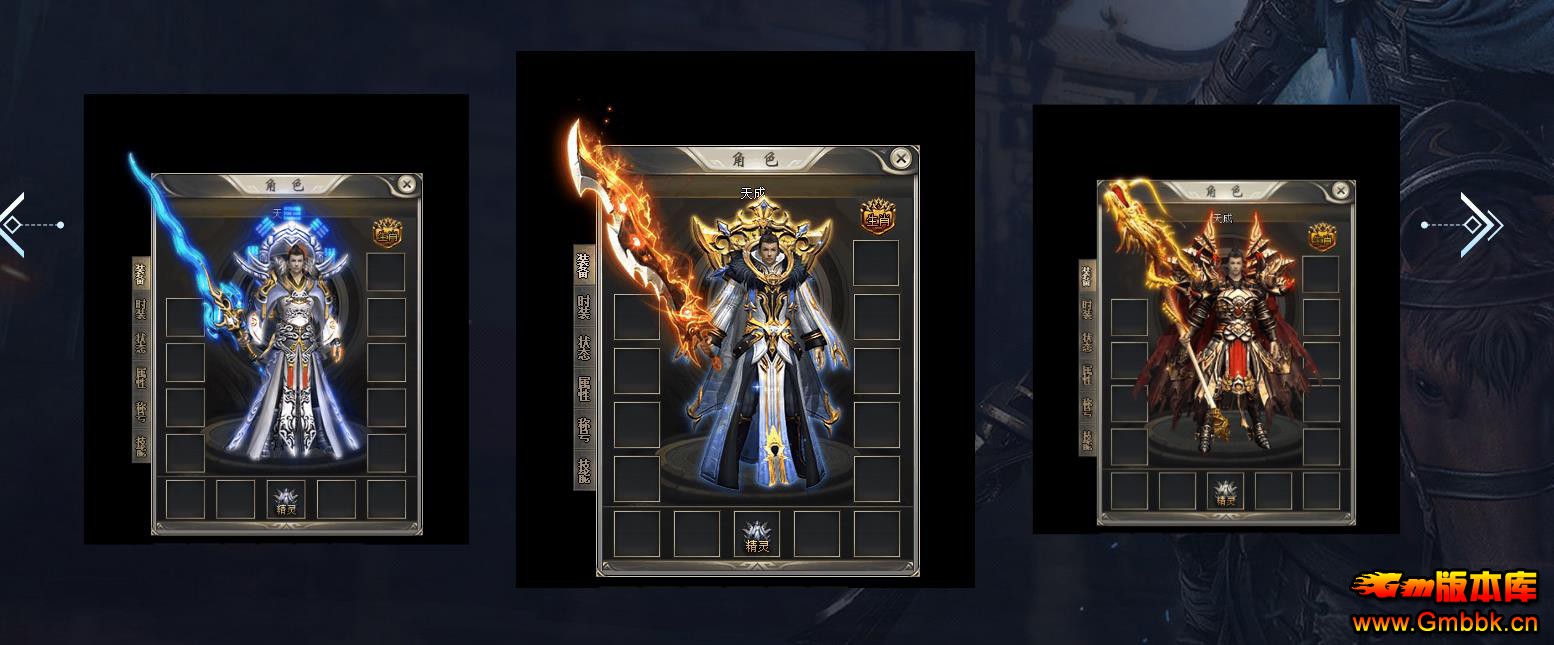Show the next character with the right double-arrow
This screenshot has height=645, width=1554.
click(x=1478, y=225)
